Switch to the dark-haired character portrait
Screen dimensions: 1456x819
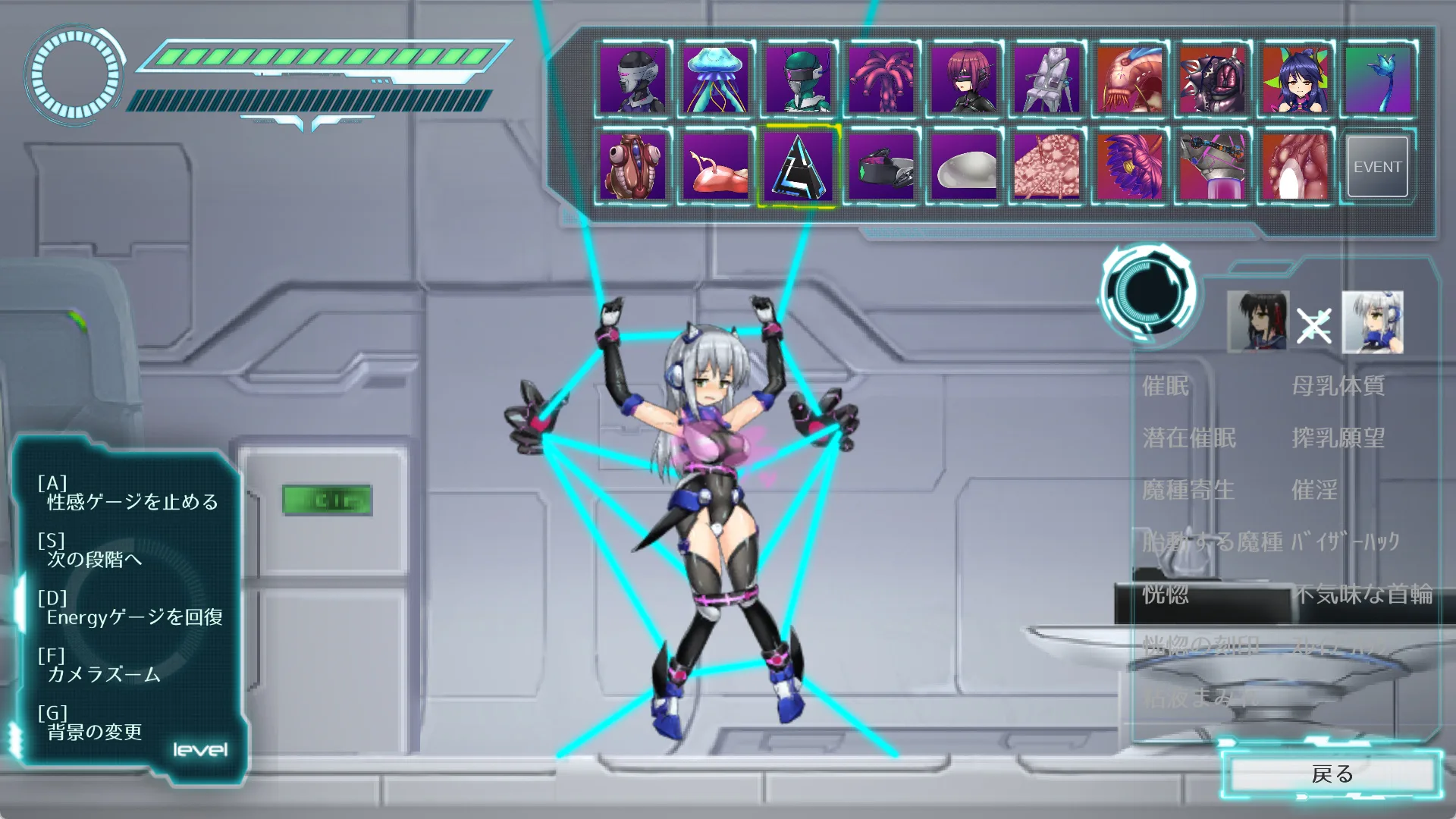pos(1257,322)
